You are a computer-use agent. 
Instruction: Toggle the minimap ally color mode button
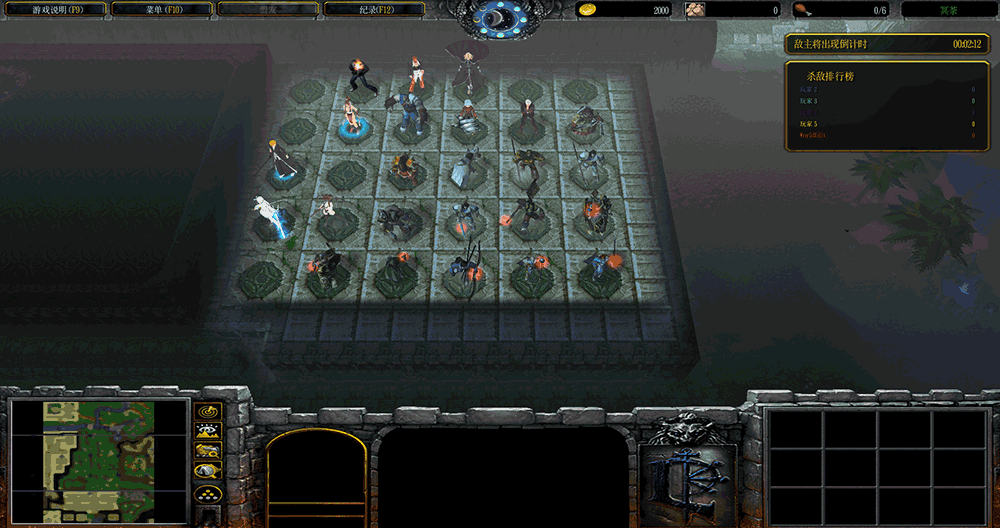(x=208, y=451)
